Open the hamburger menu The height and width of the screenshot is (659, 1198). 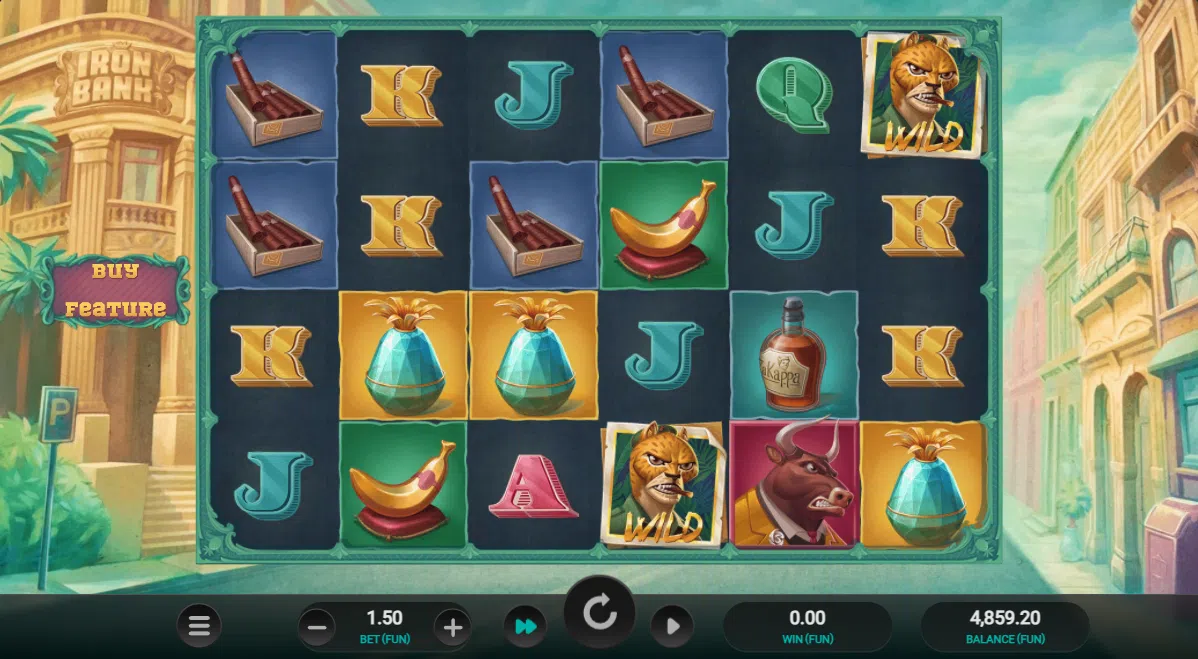pos(199,627)
